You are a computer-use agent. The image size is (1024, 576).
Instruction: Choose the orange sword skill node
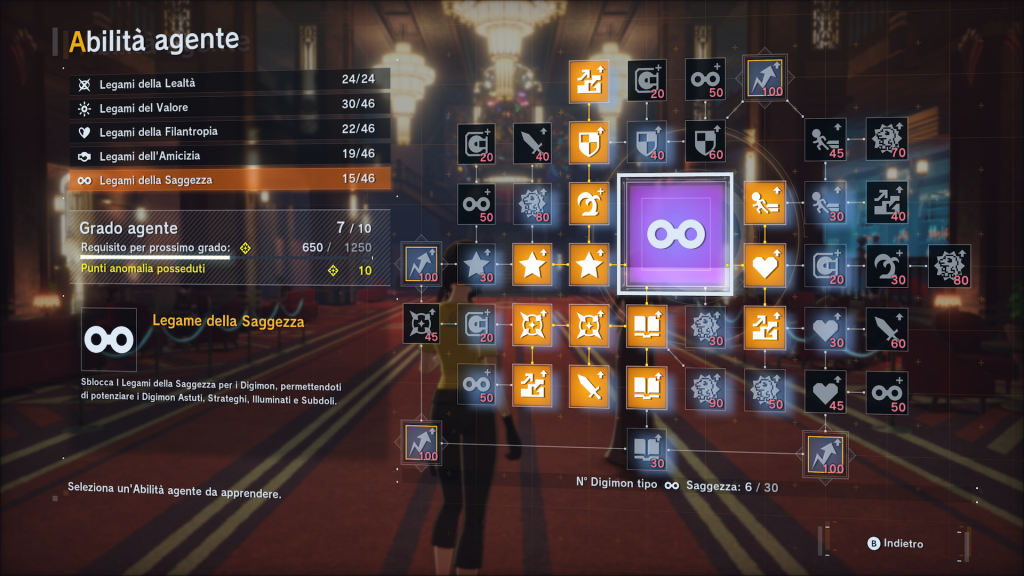click(x=588, y=387)
